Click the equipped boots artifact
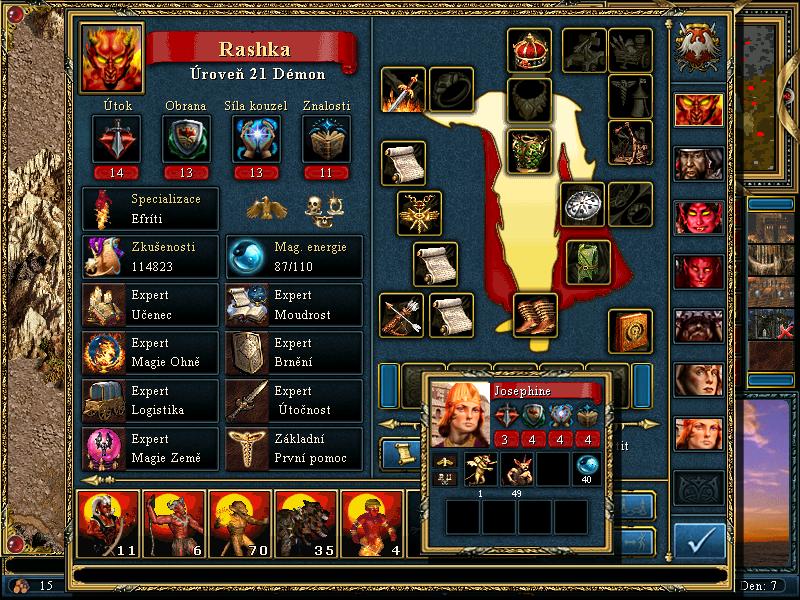 coord(536,315)
